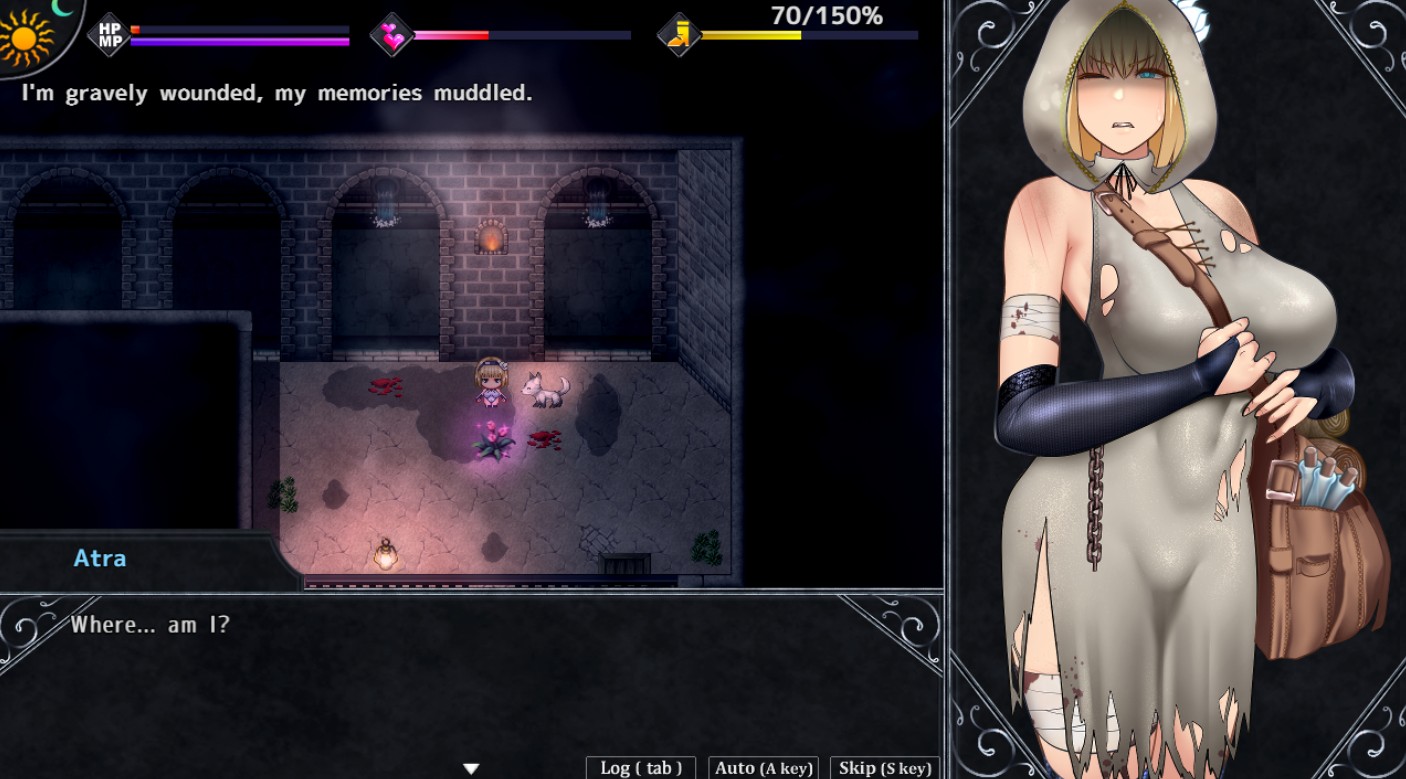This screenshot has width=1406, height=779.
Task: Enable Auto mode with the Auto (A key) button
Action: [762, 767]
